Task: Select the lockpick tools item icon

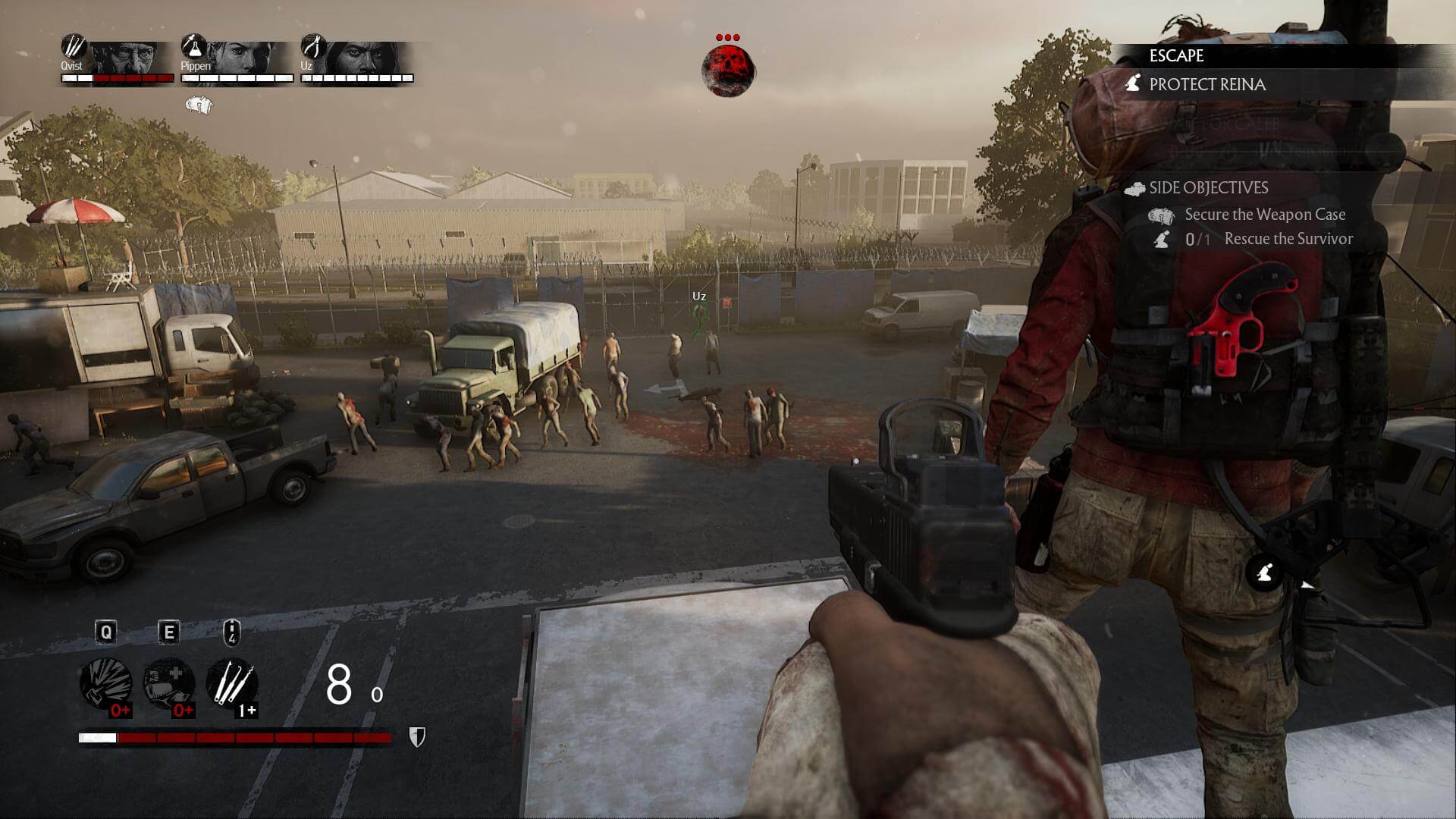Action: click(x=232, y=683)
